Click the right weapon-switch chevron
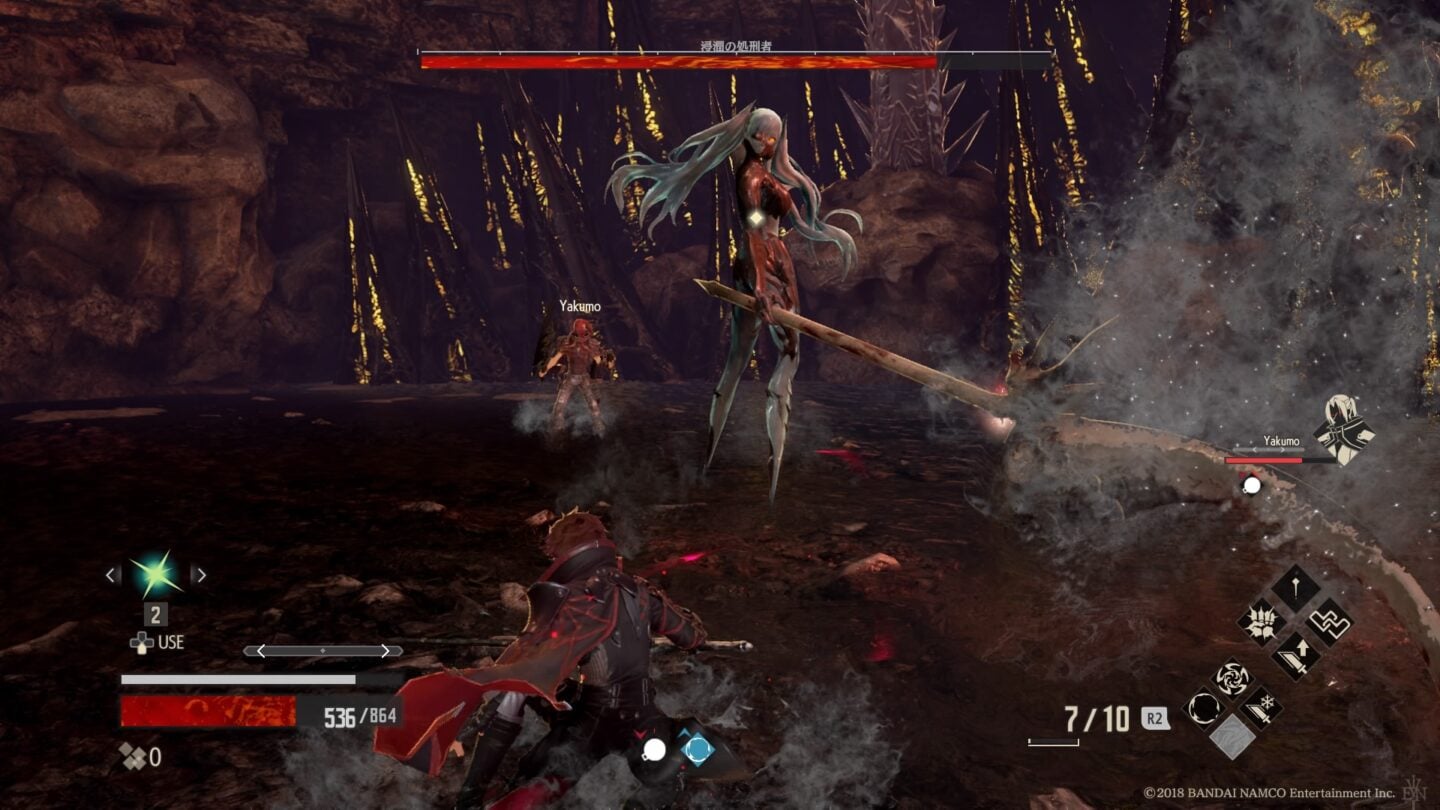The width and height of the screenshot is (1440, 810). [x=384, y=650]
